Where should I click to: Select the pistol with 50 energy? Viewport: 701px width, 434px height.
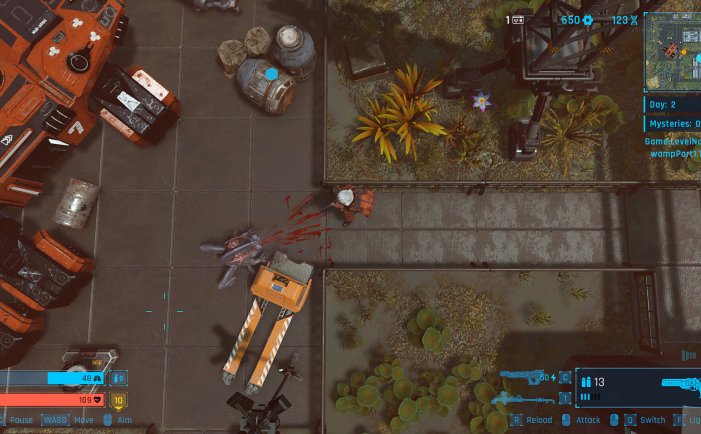(x=526, y=377)
